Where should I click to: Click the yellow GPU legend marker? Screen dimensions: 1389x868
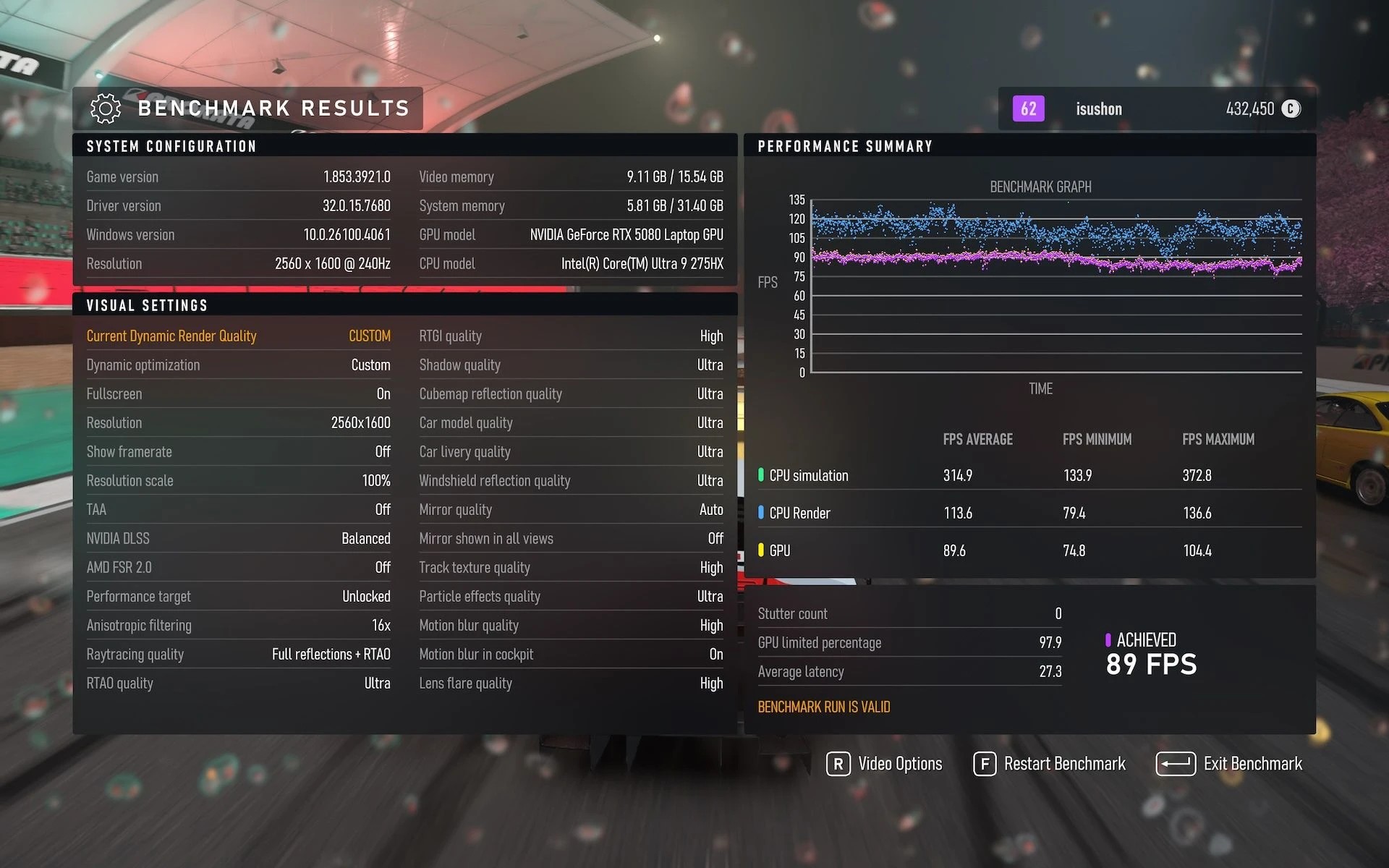coord(760,550)
